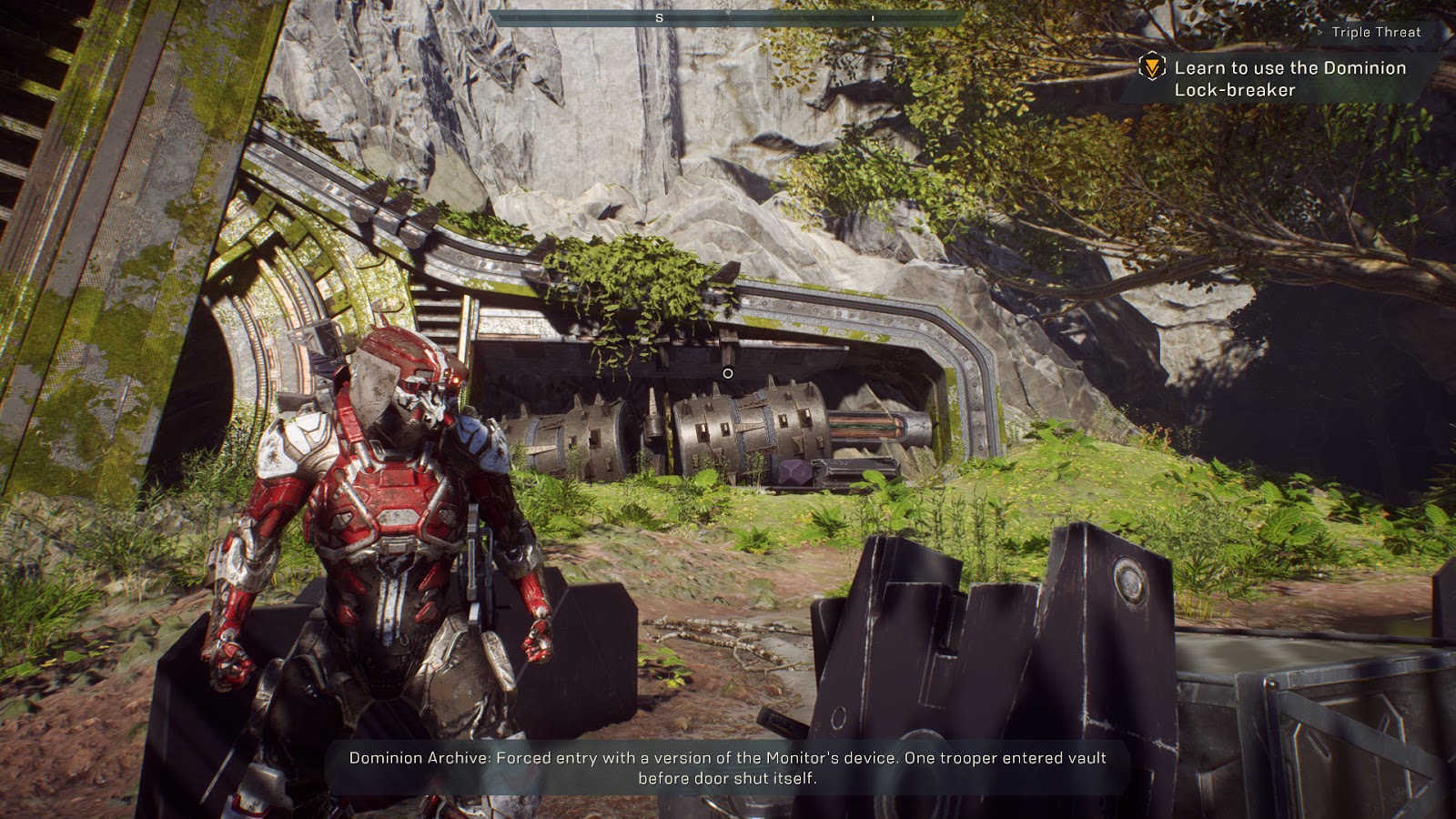Click the compass bar heading strip
Screen dimensions: 1456x819
(x=727, y=18)
